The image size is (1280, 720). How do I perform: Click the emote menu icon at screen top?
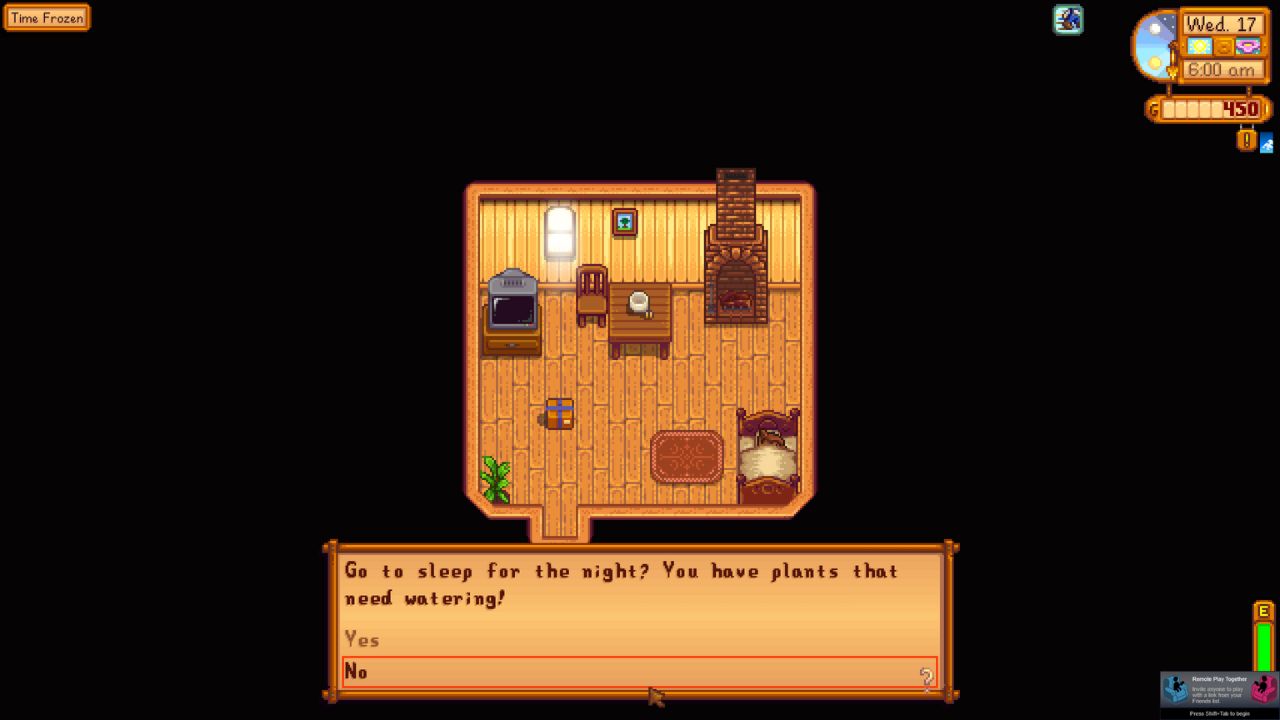(1068, 20)
